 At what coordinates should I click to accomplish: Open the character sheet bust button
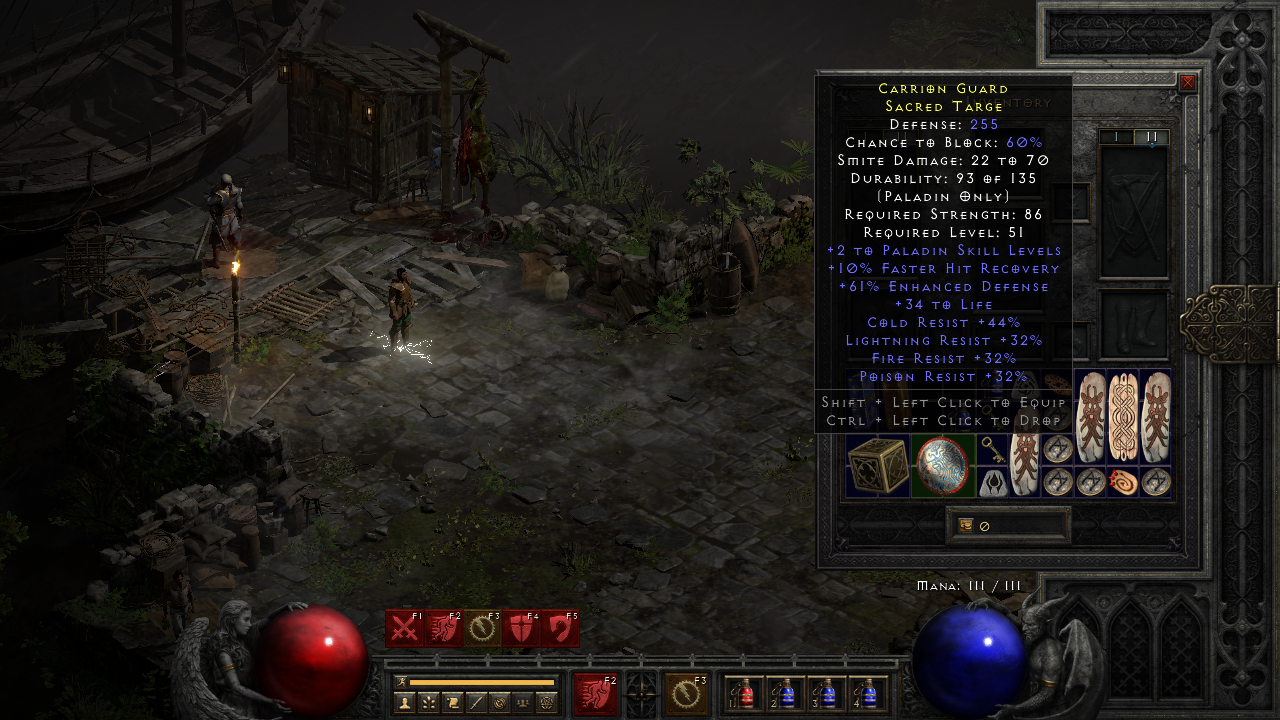[405, 702]
